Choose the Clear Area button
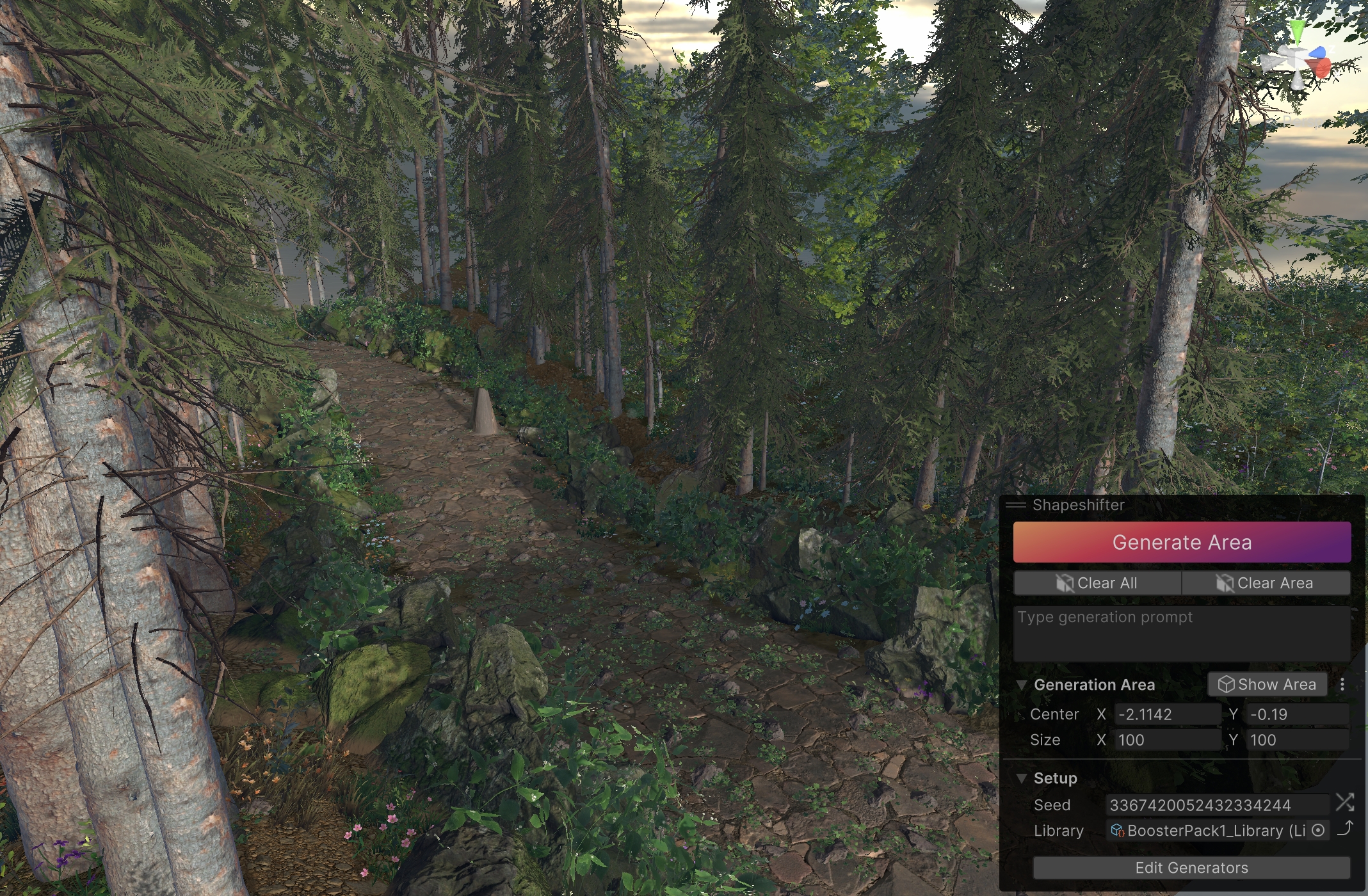 click(x=1266, y=583)
